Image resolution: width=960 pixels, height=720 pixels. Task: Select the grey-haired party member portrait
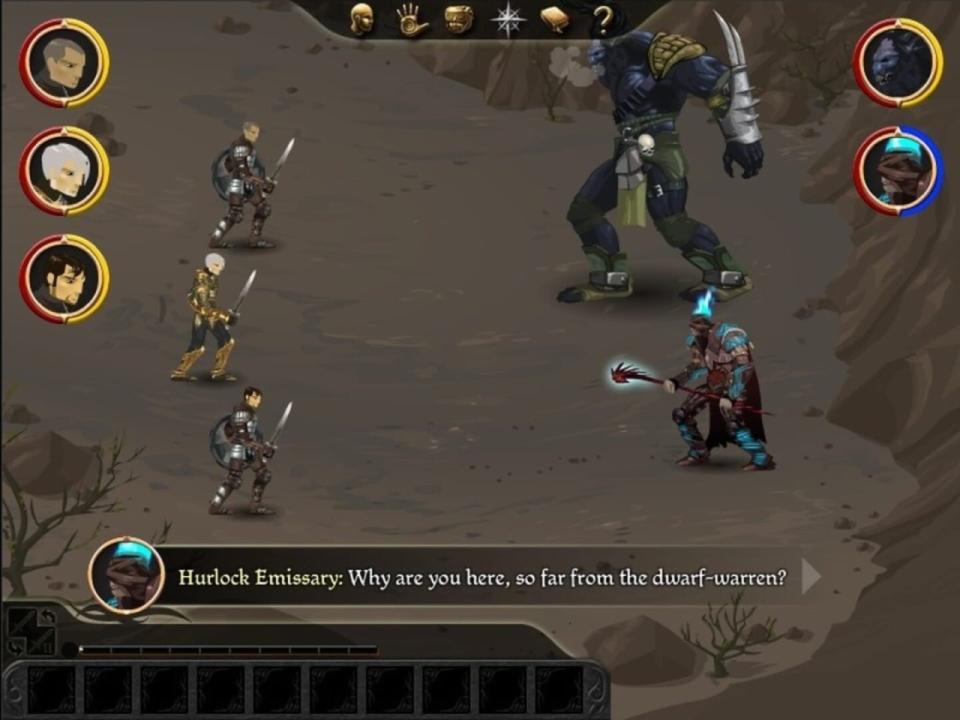point(64,63)
